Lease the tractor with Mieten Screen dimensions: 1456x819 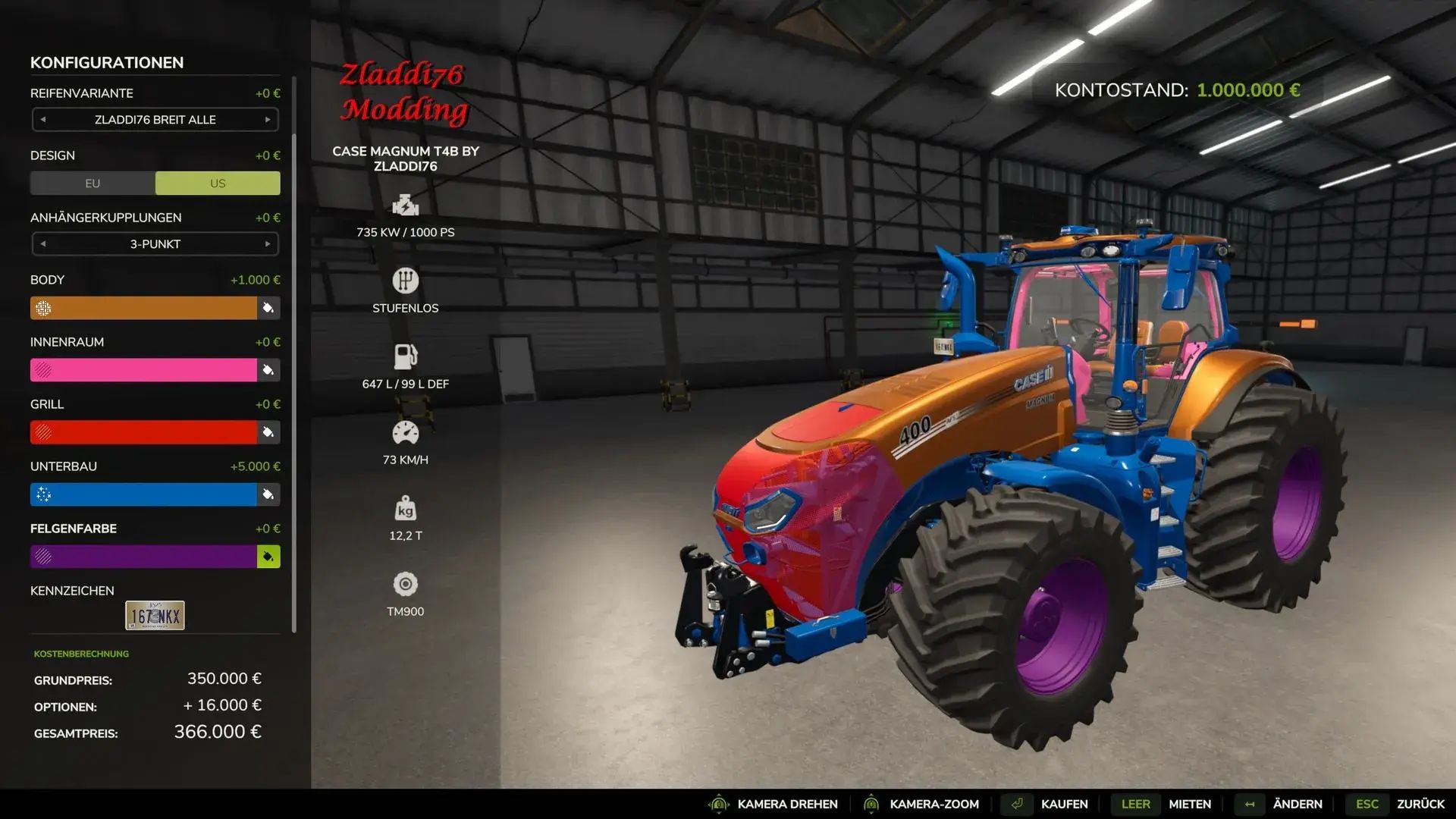(1189, 804)
